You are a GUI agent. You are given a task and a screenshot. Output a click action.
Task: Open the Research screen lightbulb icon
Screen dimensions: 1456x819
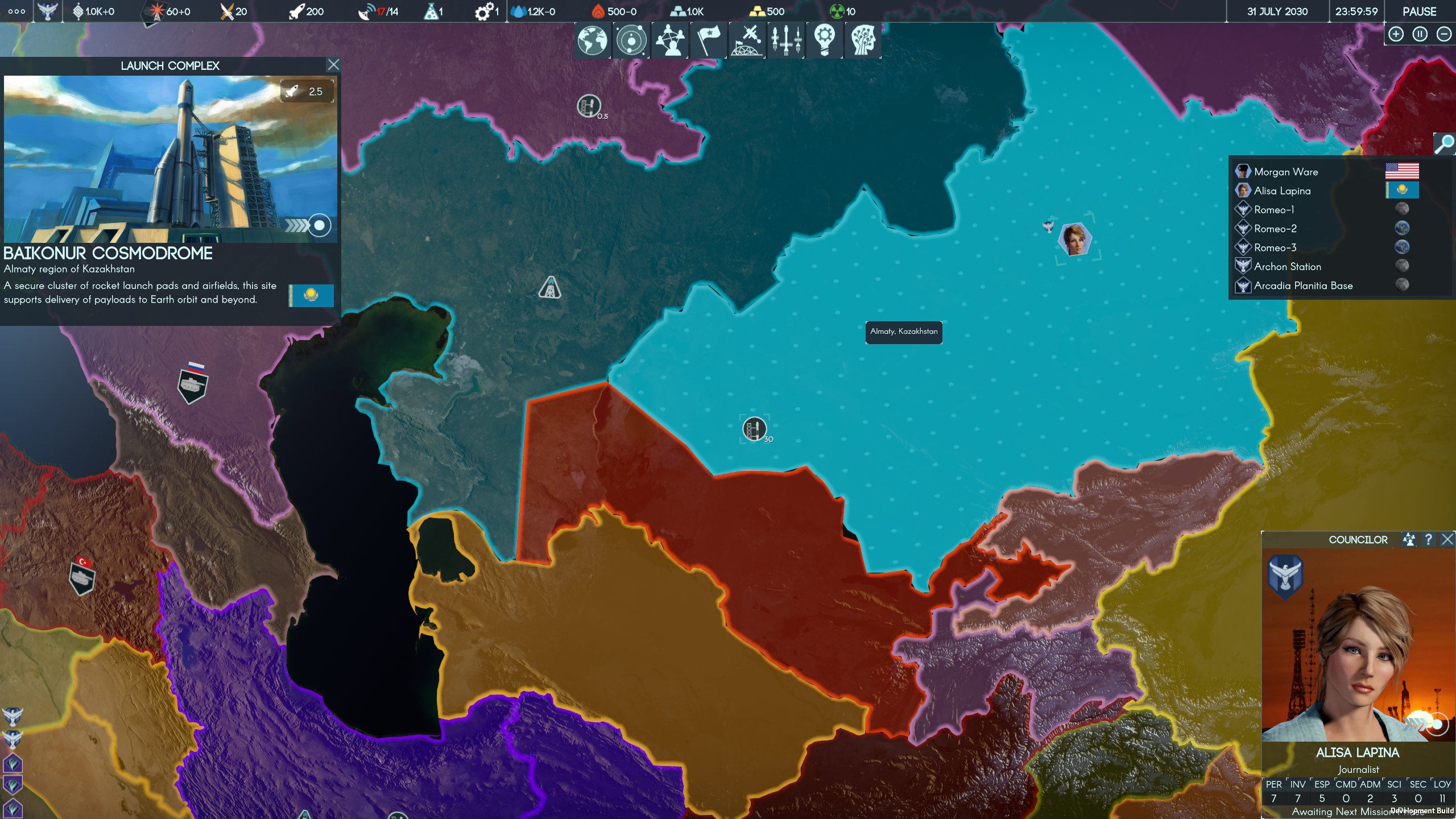(x=825, y=40)
